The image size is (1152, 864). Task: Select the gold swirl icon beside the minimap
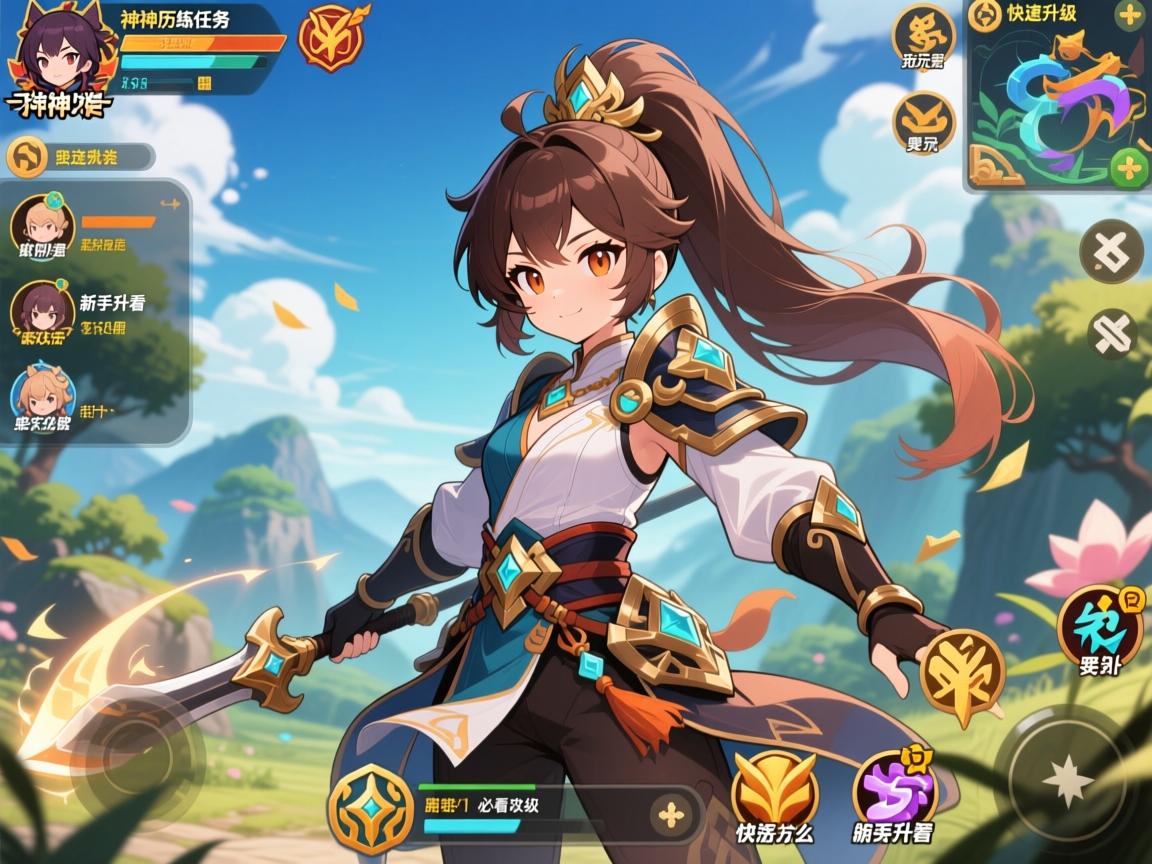click(923, 37)
